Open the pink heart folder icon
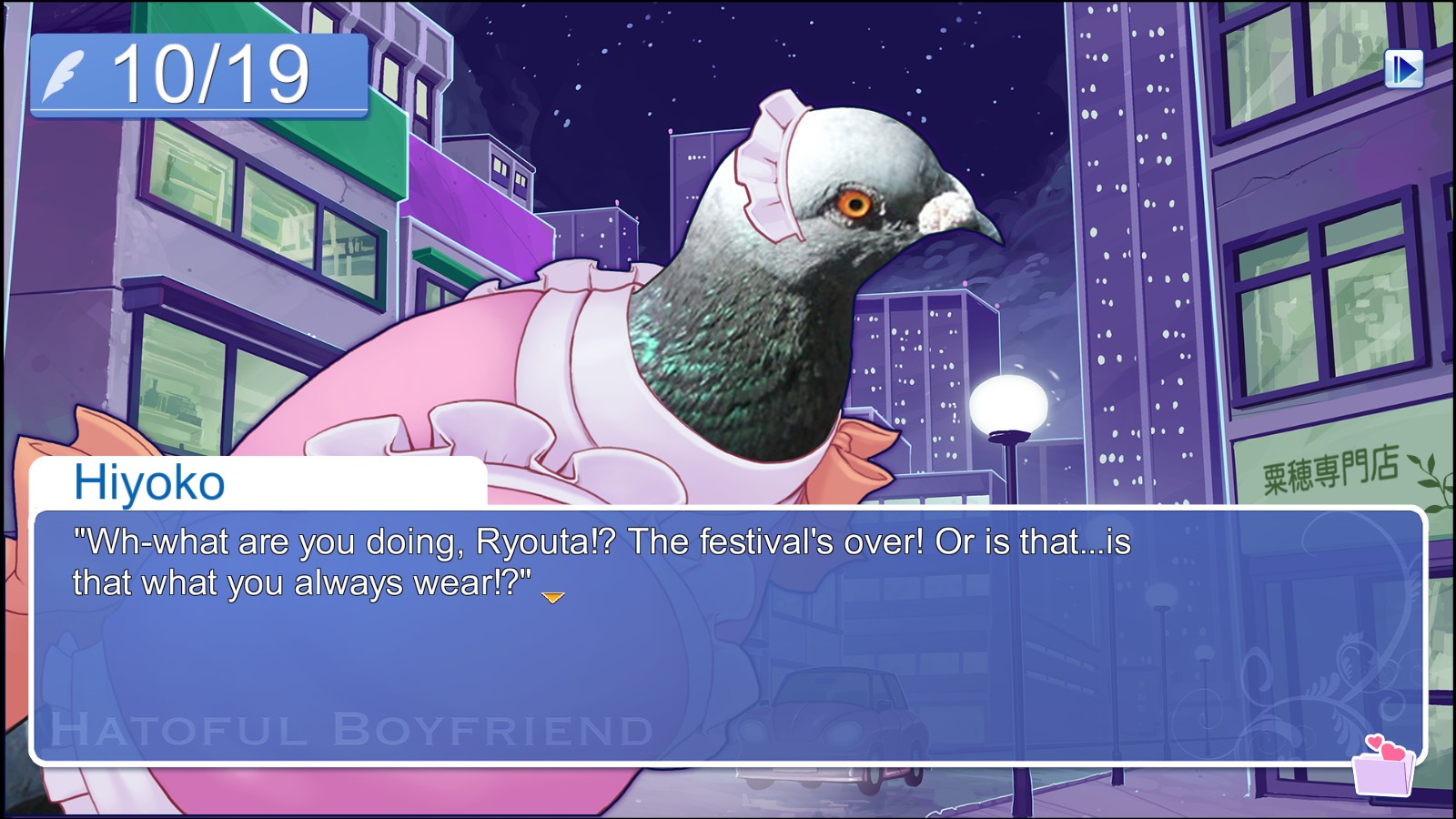This screenshot has width=1456, height=819. coord(1384,767)
